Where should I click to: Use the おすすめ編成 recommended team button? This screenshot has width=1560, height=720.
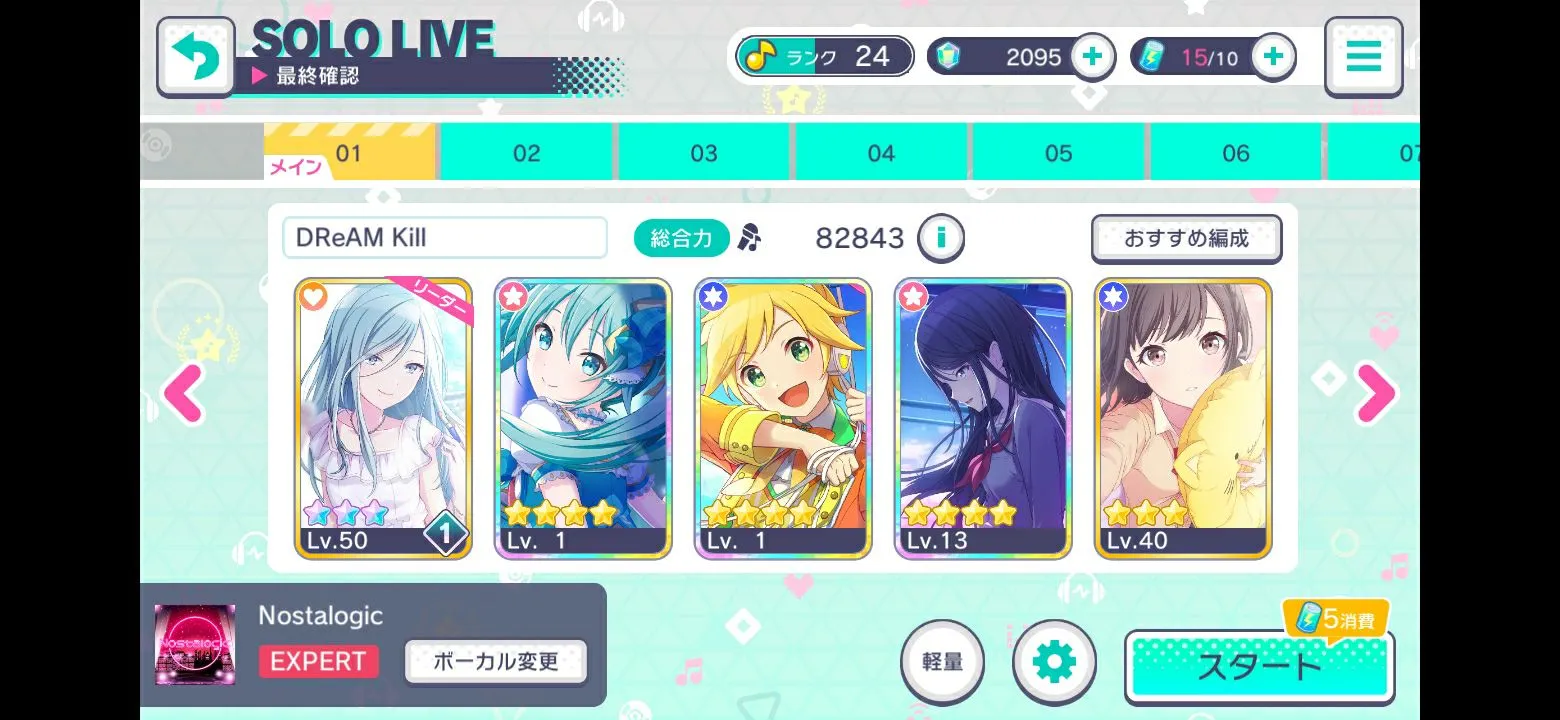coord(1186,238)
